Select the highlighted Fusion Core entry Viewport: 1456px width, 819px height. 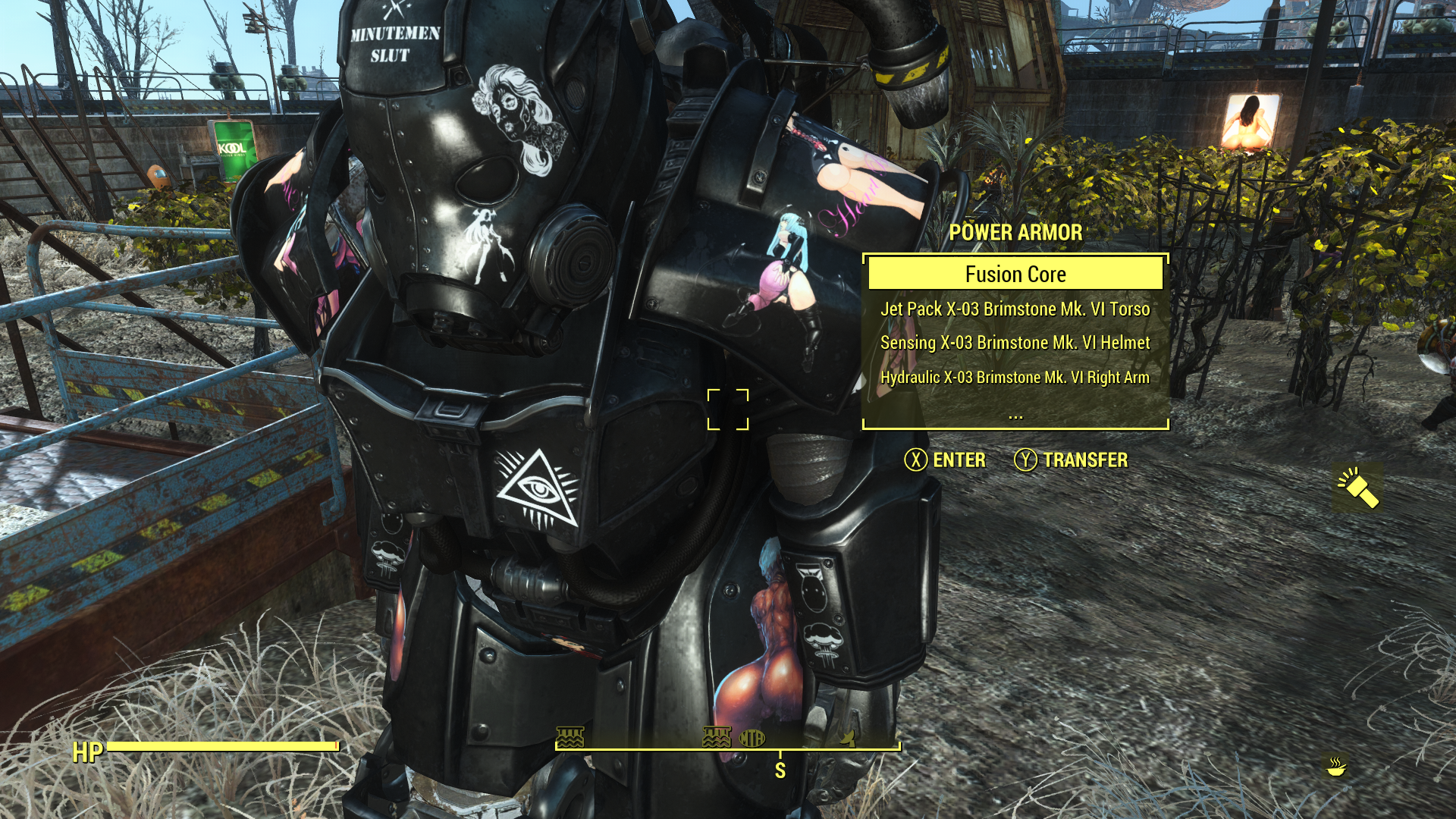[x=1015, y=274]
